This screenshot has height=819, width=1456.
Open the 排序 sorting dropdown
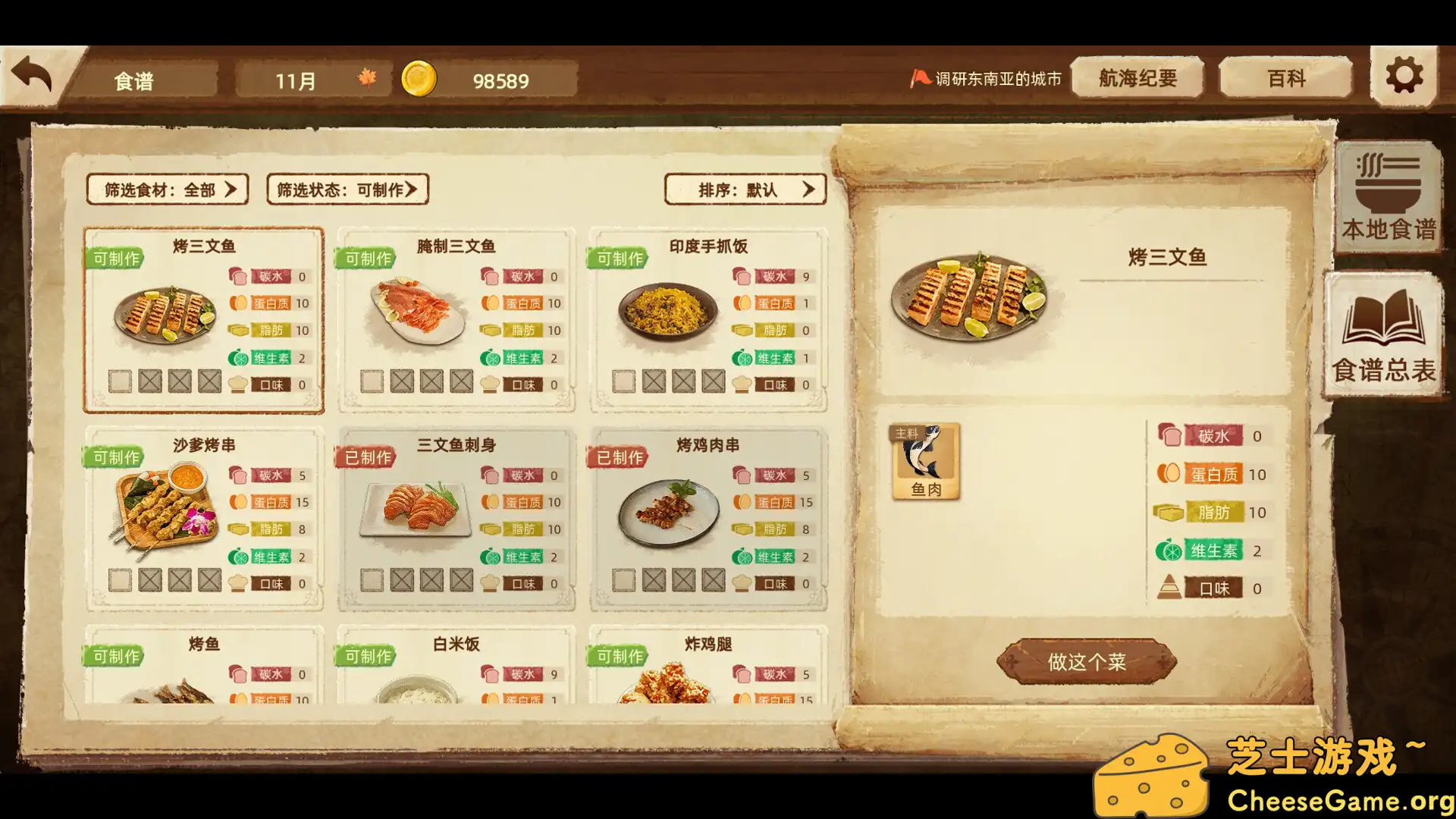click(x=745, y=190)
